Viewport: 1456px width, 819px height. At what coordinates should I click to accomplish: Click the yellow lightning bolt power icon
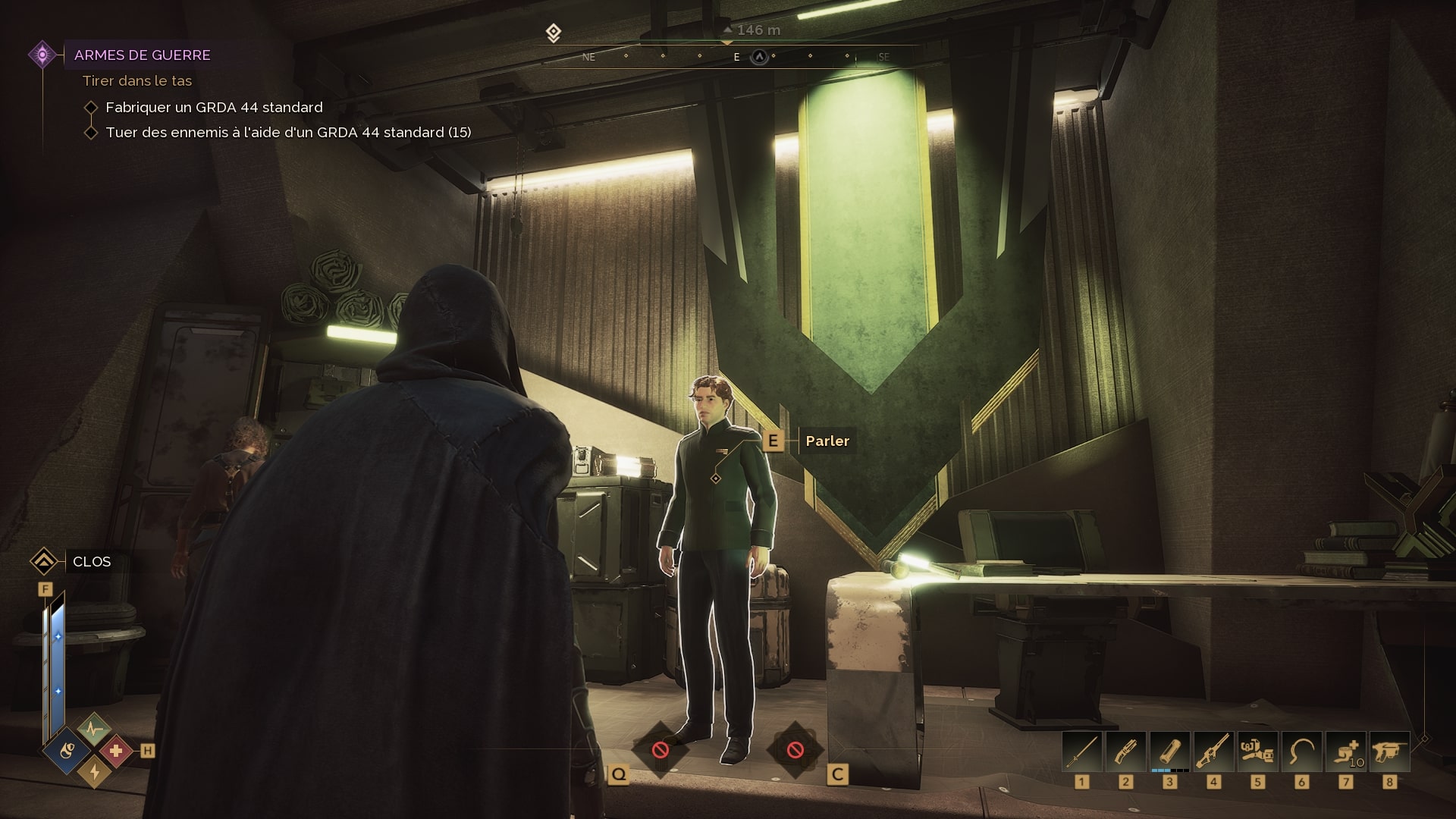point(94,772)
